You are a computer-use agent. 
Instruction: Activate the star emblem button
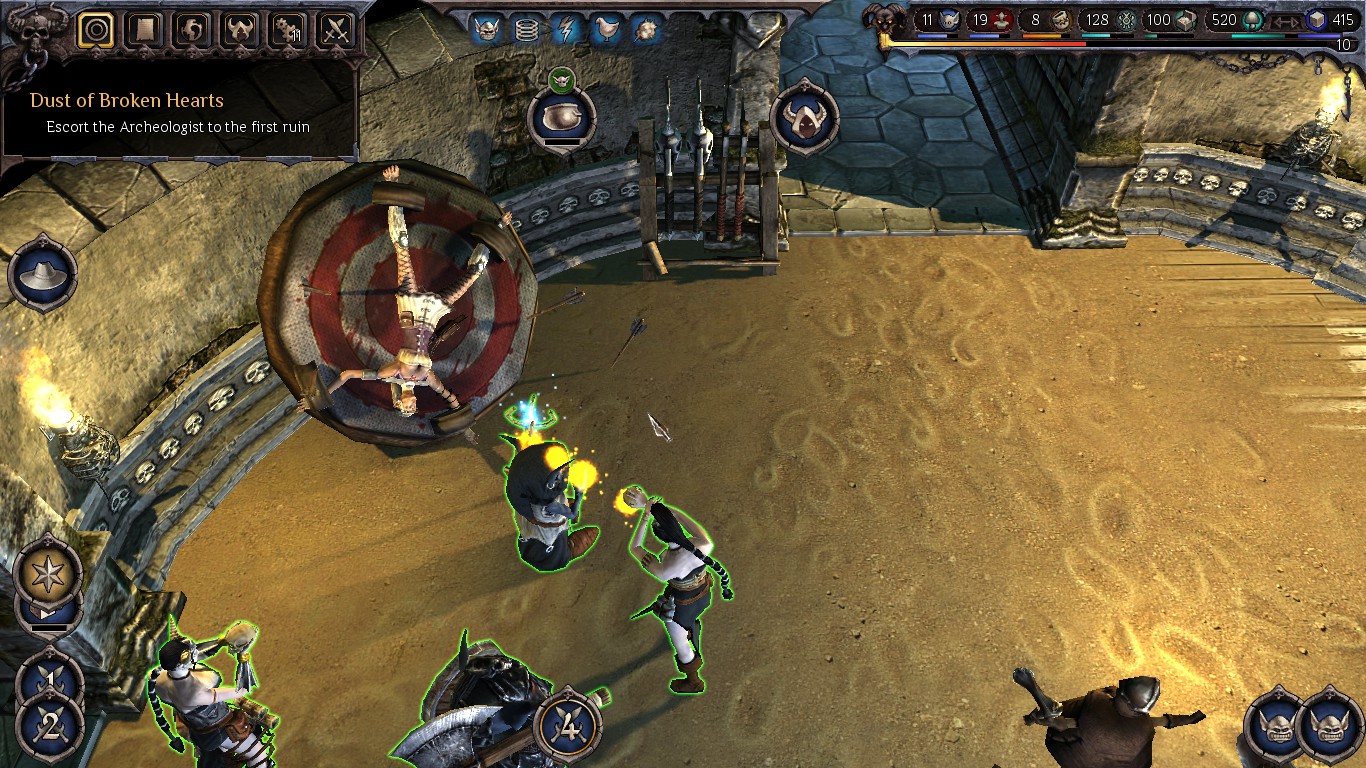[x=48, y=575]
